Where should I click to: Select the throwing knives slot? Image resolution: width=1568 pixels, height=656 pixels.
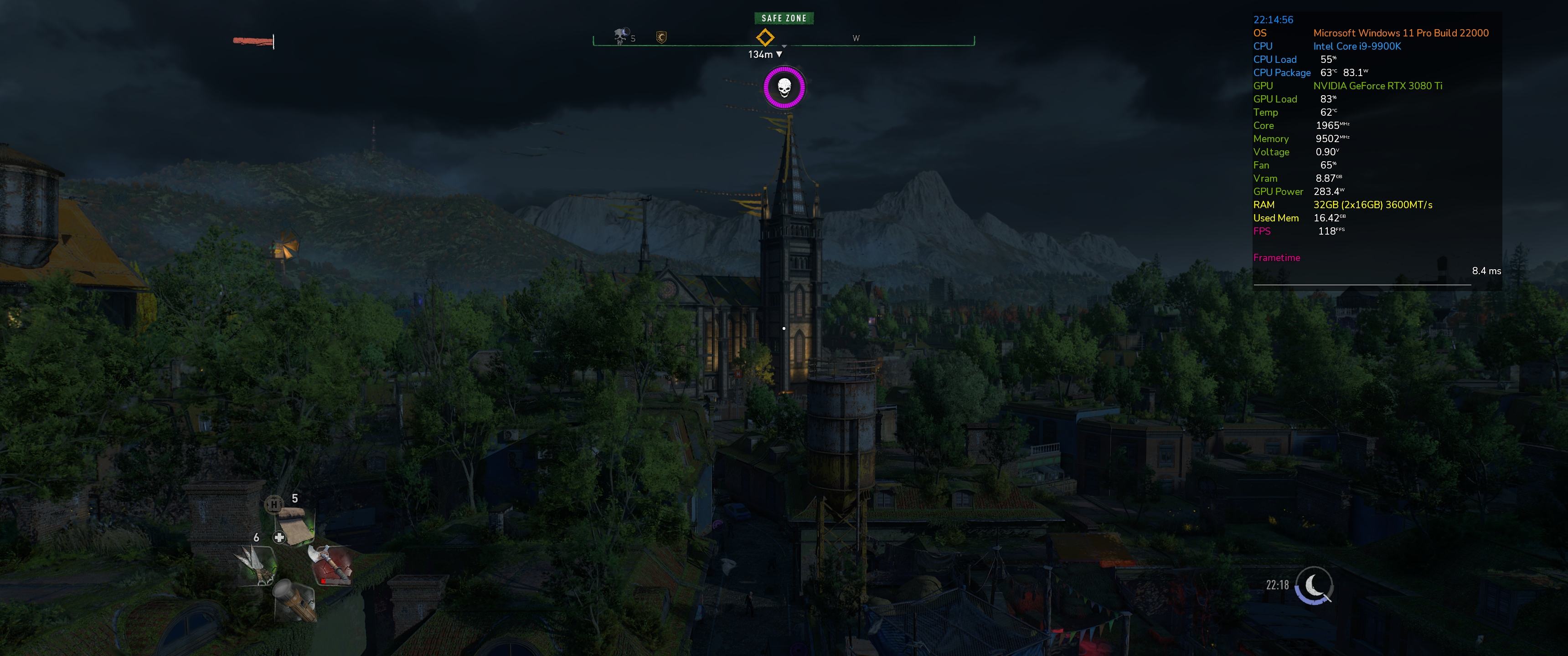click(x=258, y=565)
